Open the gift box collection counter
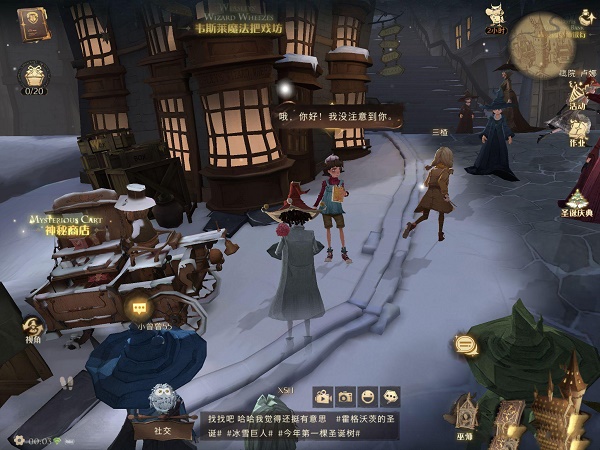The width and height of the screenshot is (600, 450). click(33, 75)
